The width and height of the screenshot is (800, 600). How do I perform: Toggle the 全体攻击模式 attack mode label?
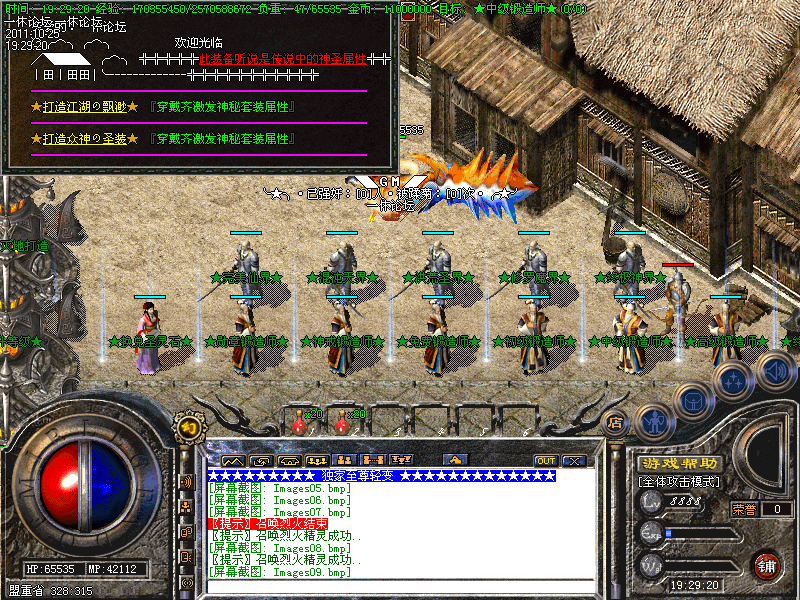coord(680,482)
